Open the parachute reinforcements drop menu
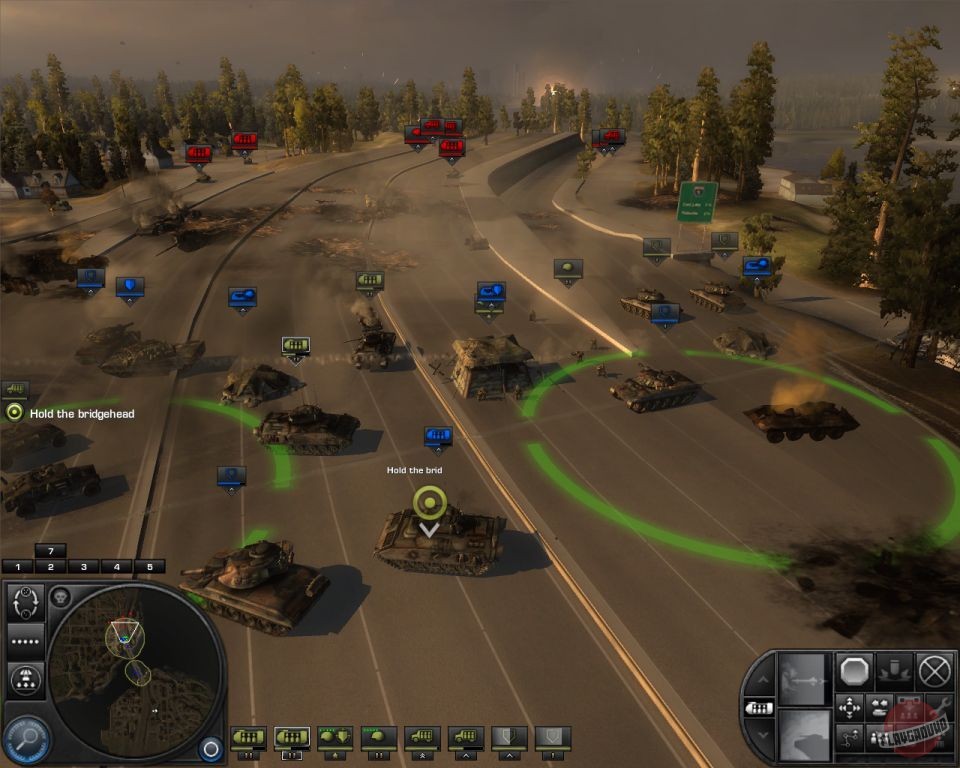The image size is (960, 768). [25, 680]
